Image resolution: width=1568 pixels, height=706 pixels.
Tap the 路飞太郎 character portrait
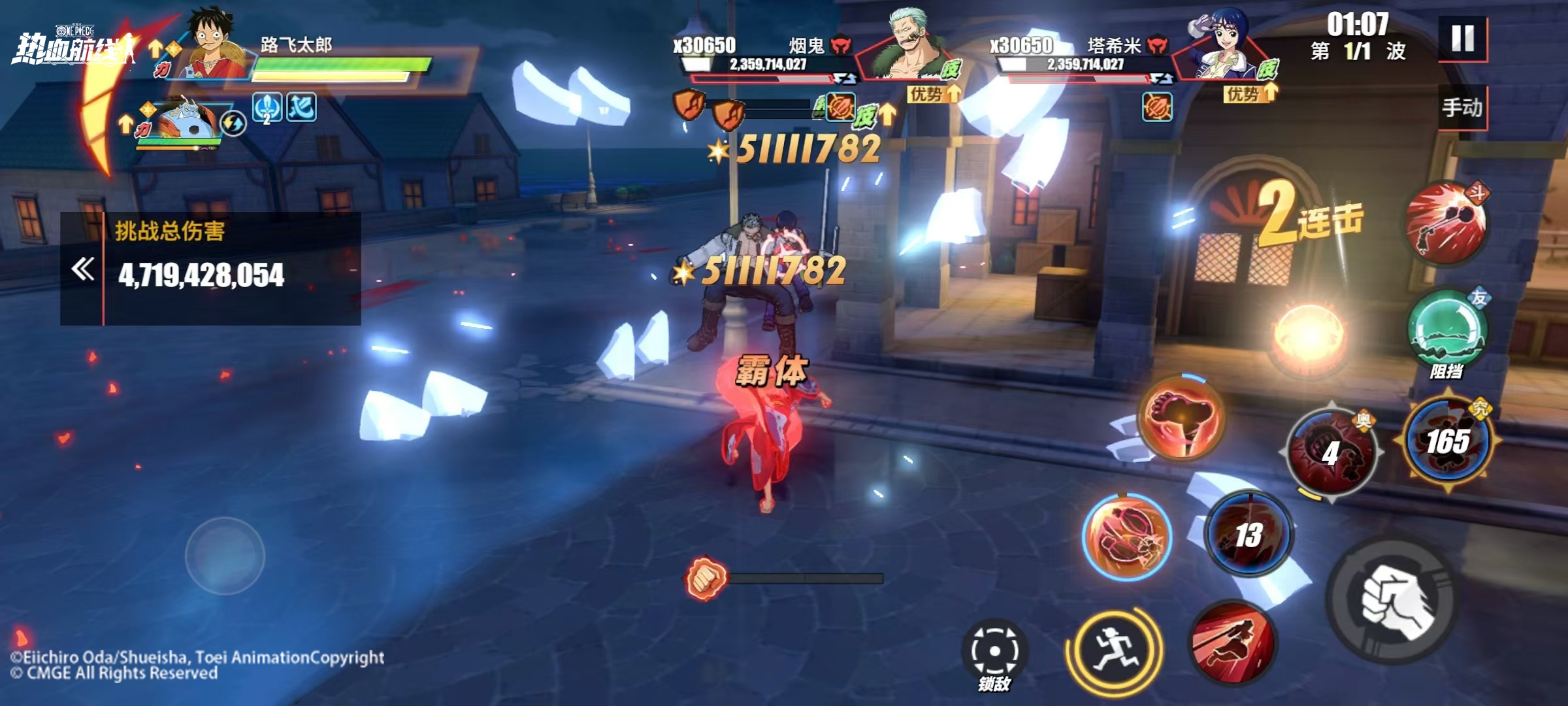click(x=216, y=44)
